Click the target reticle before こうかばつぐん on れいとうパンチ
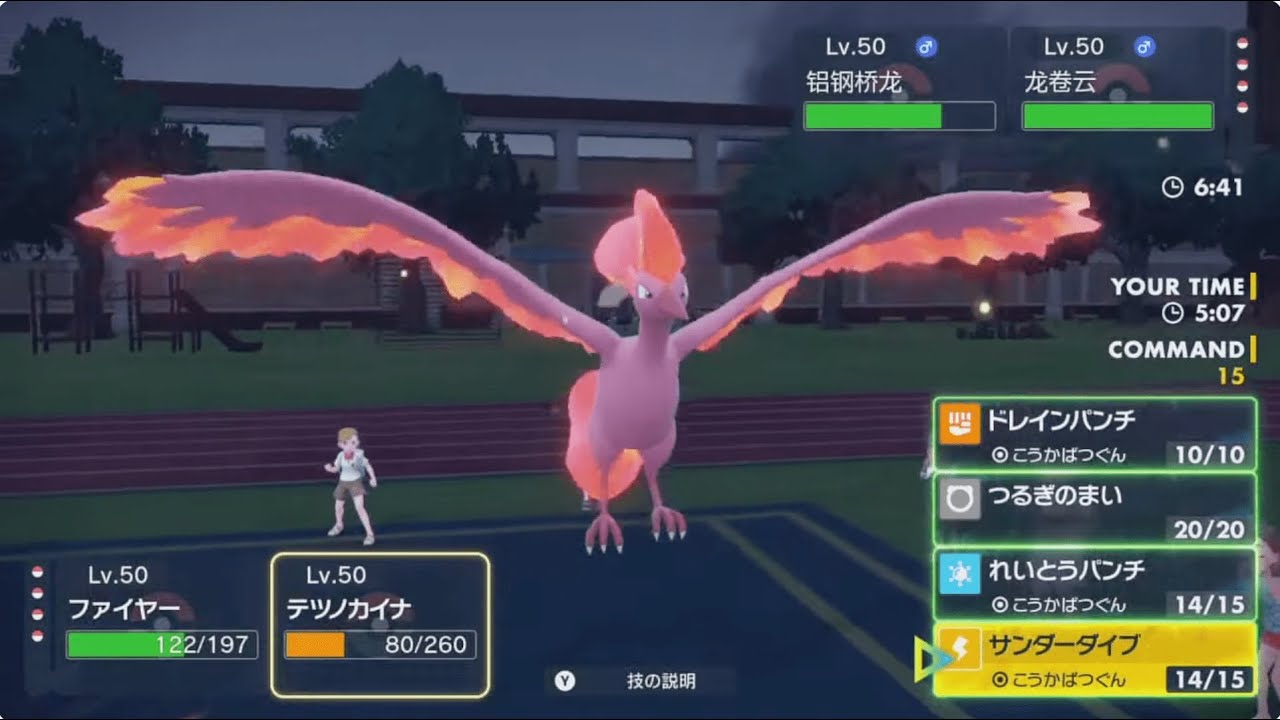 pyautogui.click(x=1000, y=604)
